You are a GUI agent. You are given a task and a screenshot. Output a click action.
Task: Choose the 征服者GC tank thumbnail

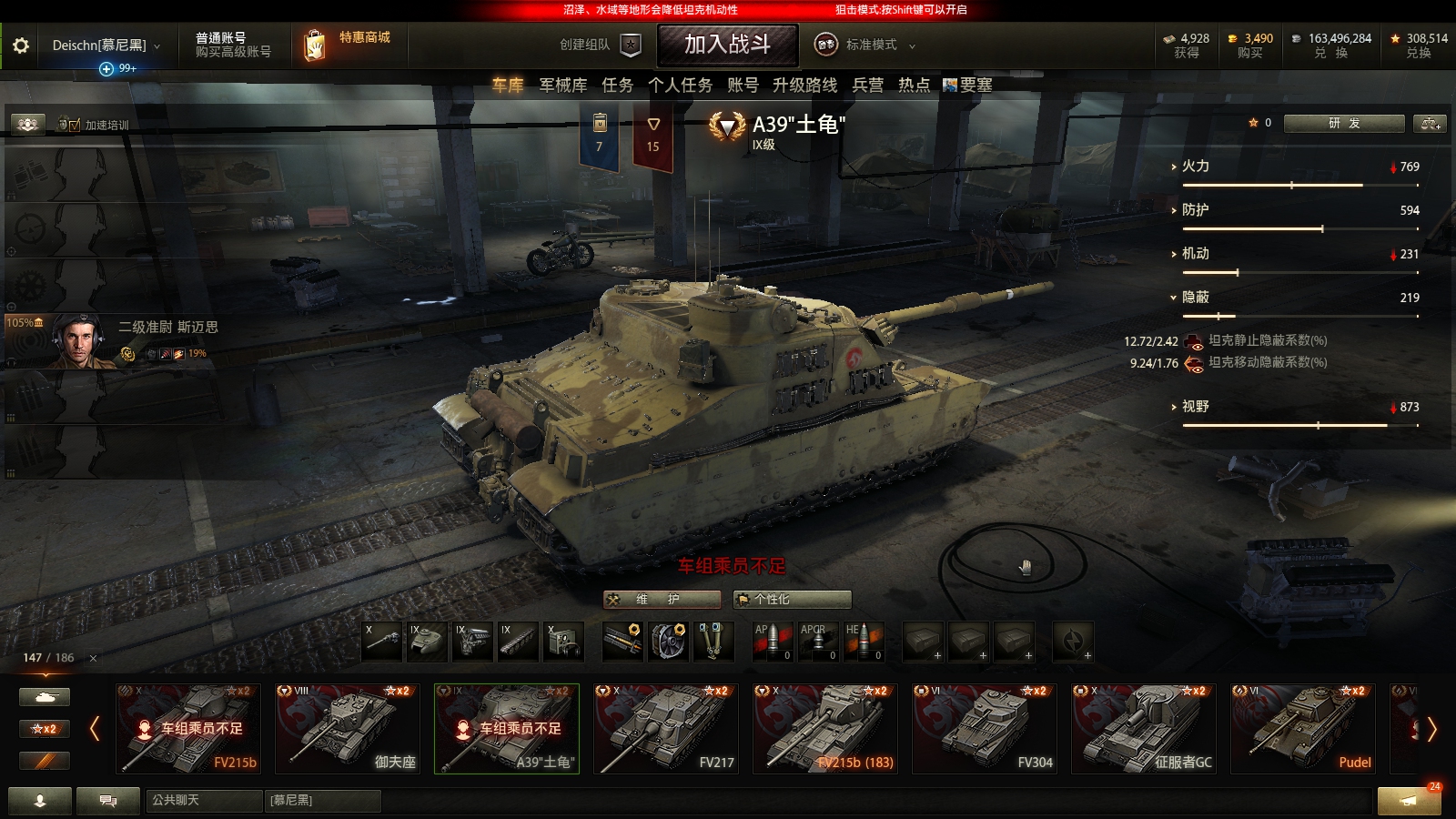coord(1144,728)
